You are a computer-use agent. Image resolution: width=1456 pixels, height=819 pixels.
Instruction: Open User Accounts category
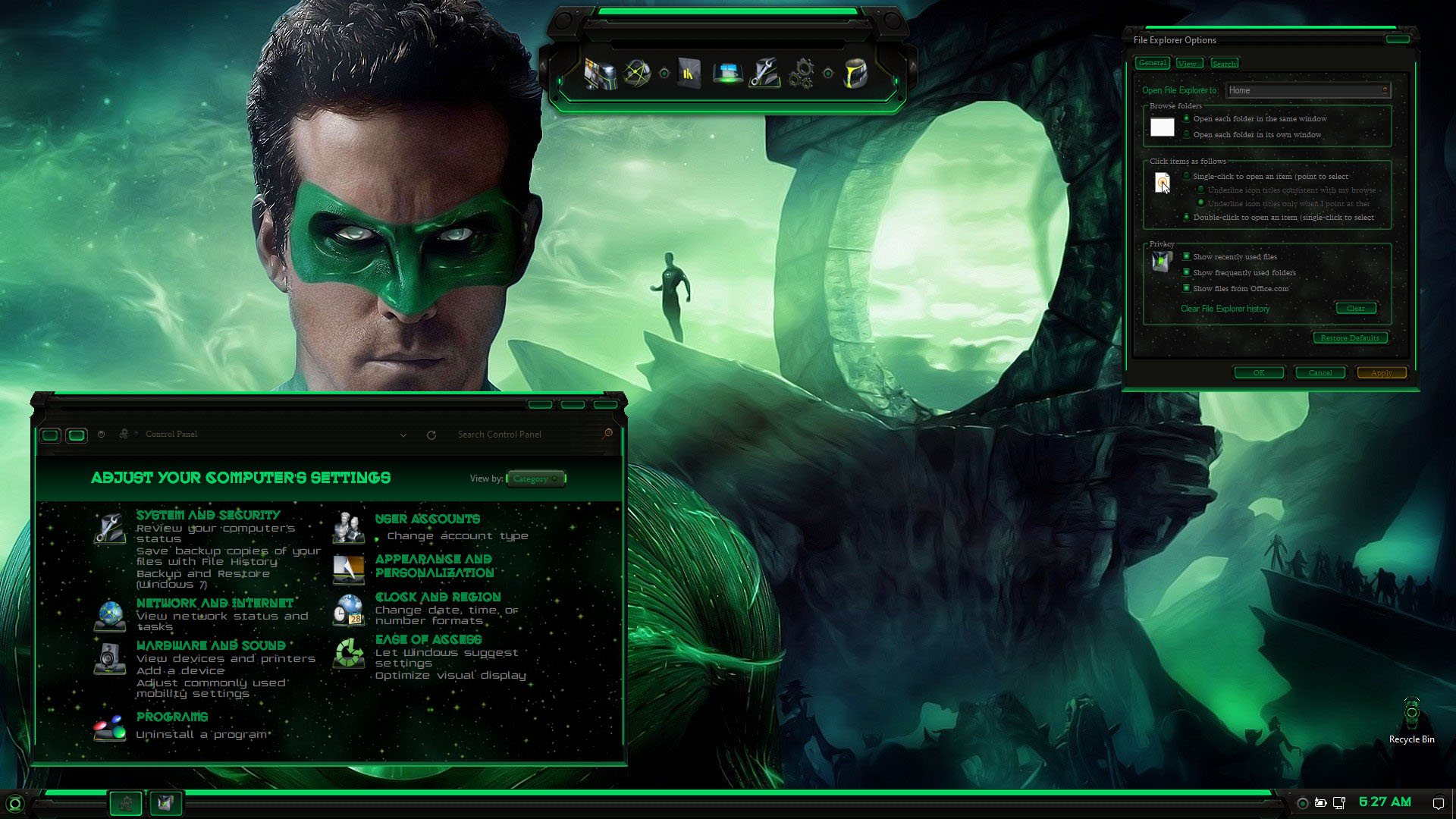coord(427,519)
